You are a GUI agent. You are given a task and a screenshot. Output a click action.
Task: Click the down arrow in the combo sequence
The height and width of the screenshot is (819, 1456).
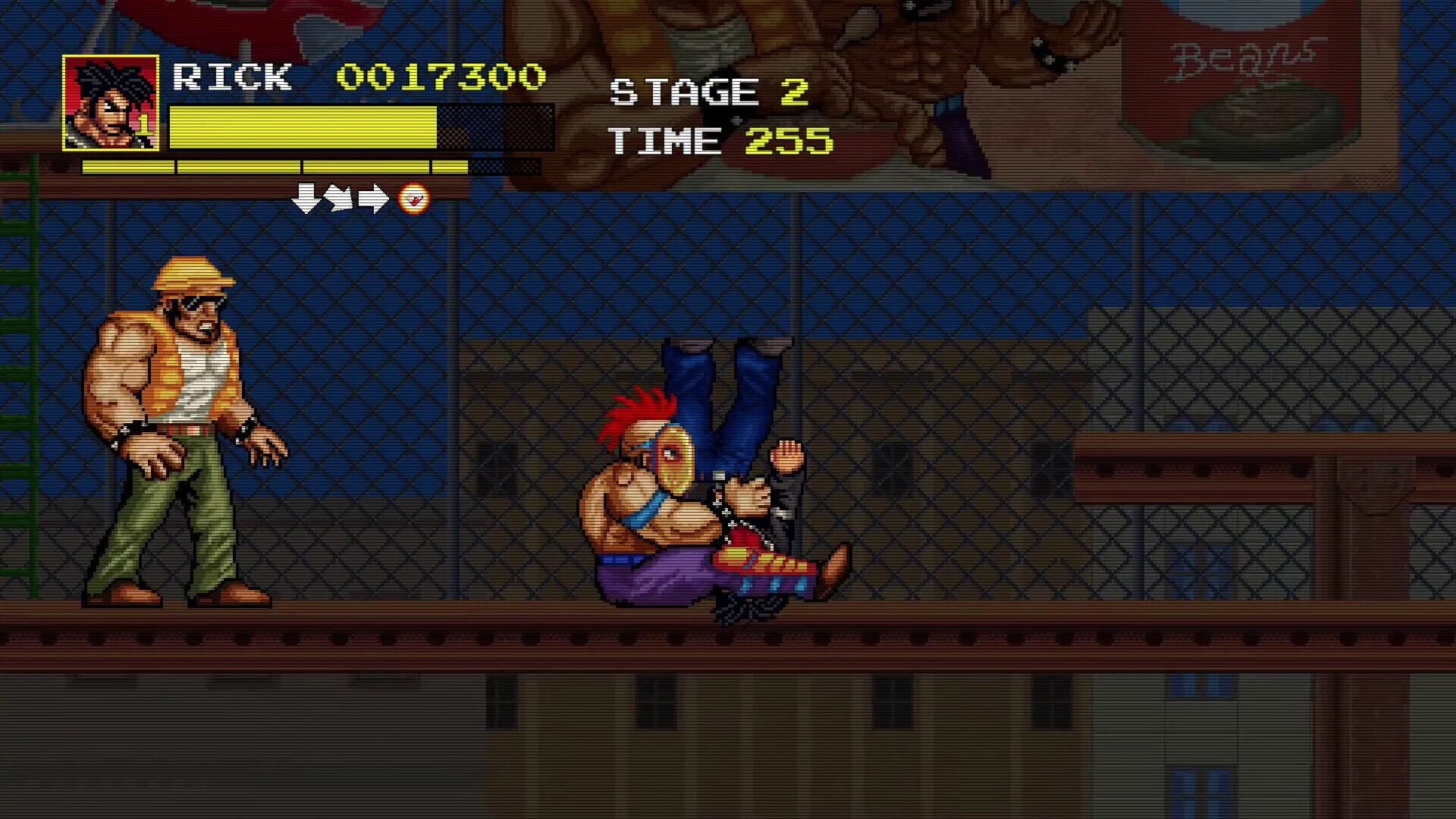[306, 199]
